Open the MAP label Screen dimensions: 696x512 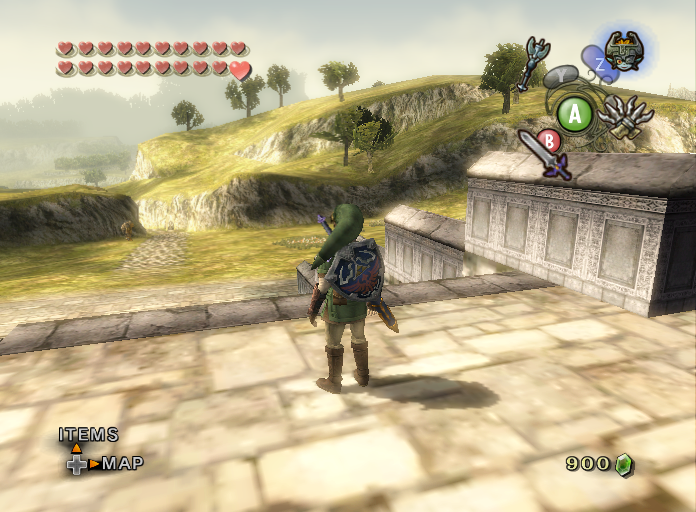(x=122, y=463)
